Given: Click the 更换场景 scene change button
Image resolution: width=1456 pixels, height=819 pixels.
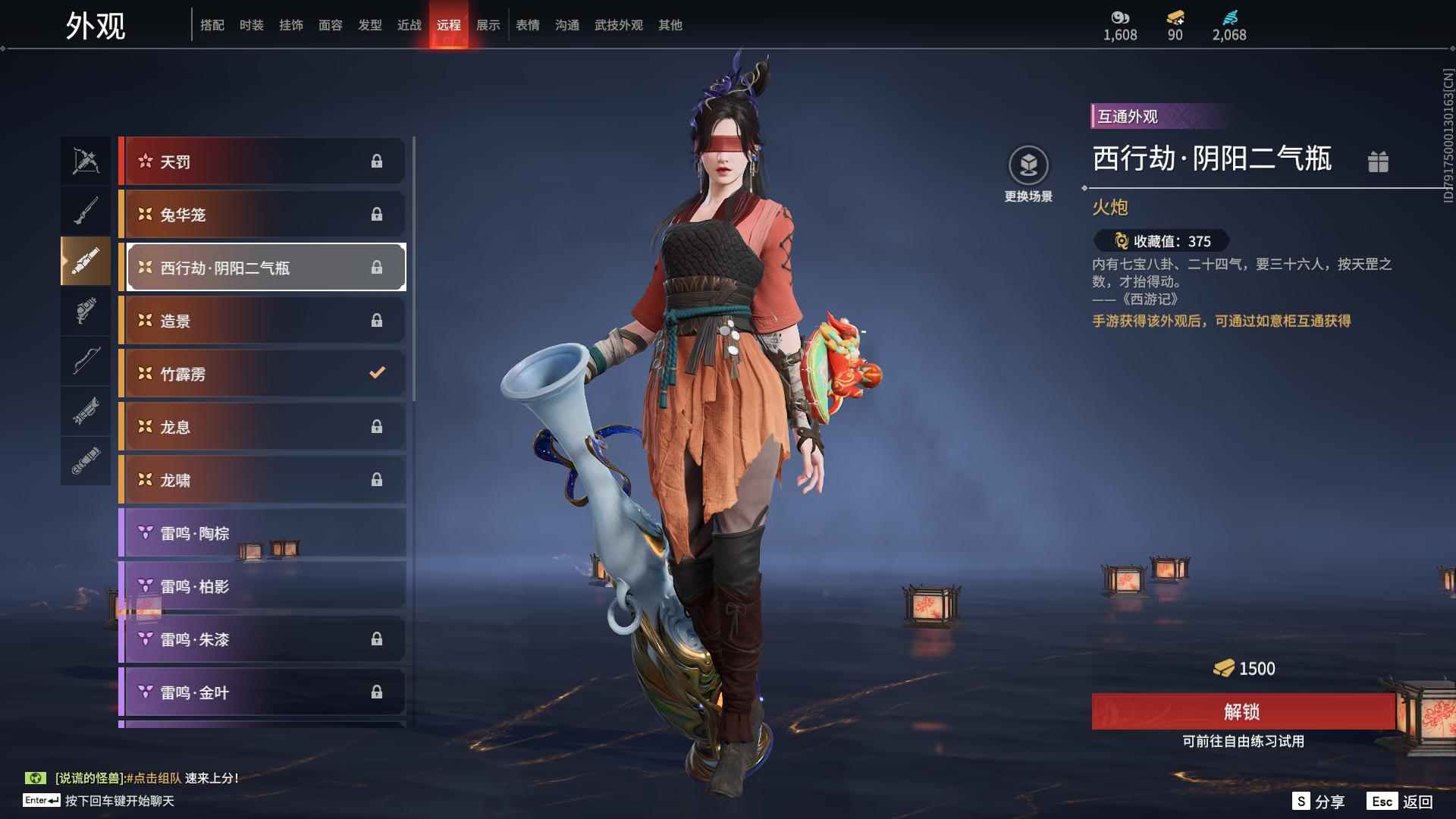Looking at the screenshot, I should pyautogui.click(x=1028, y=174).
